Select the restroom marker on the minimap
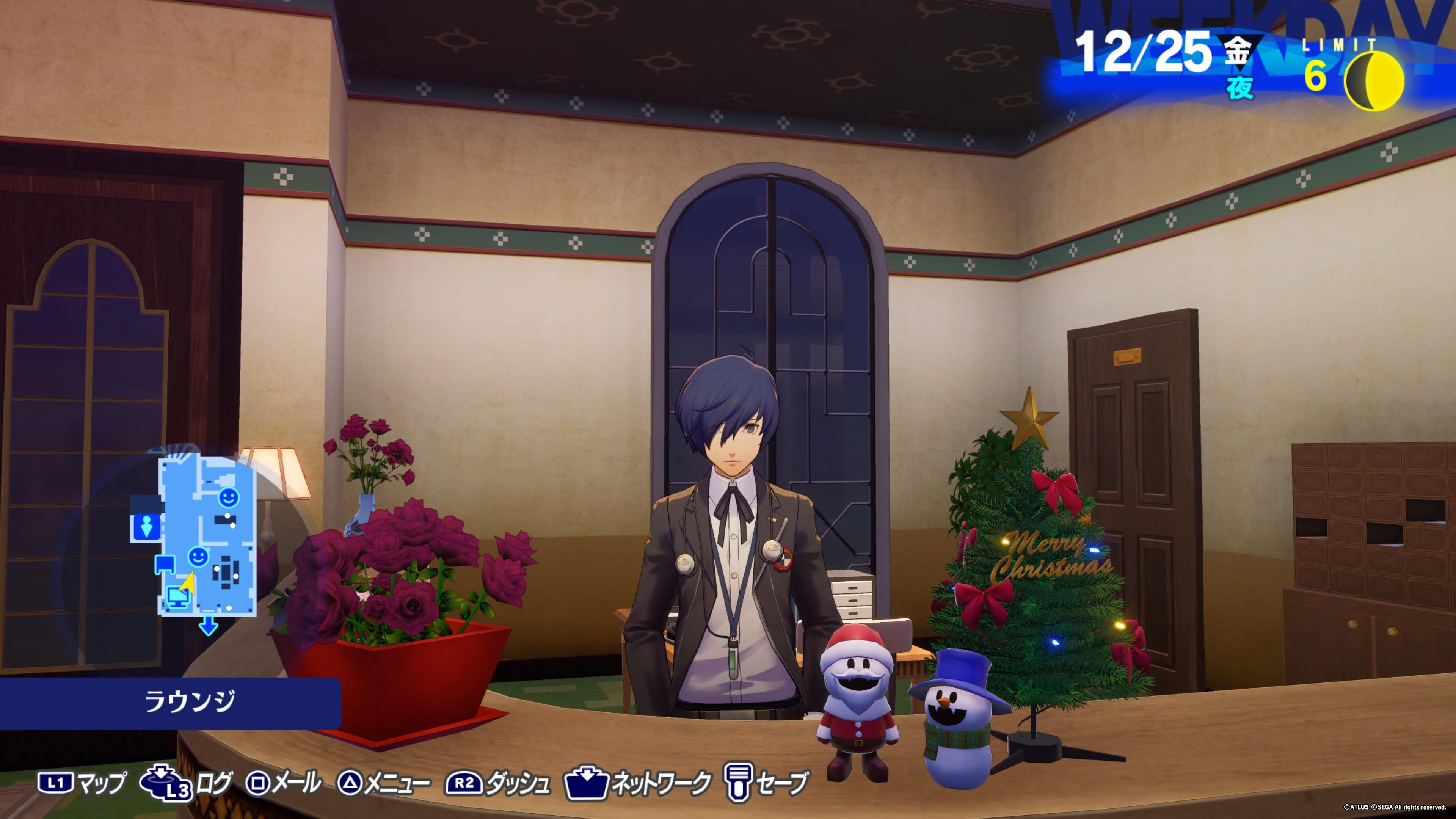Image resolution: width=1456 pixels, height=819 pixels. [147, 527]
